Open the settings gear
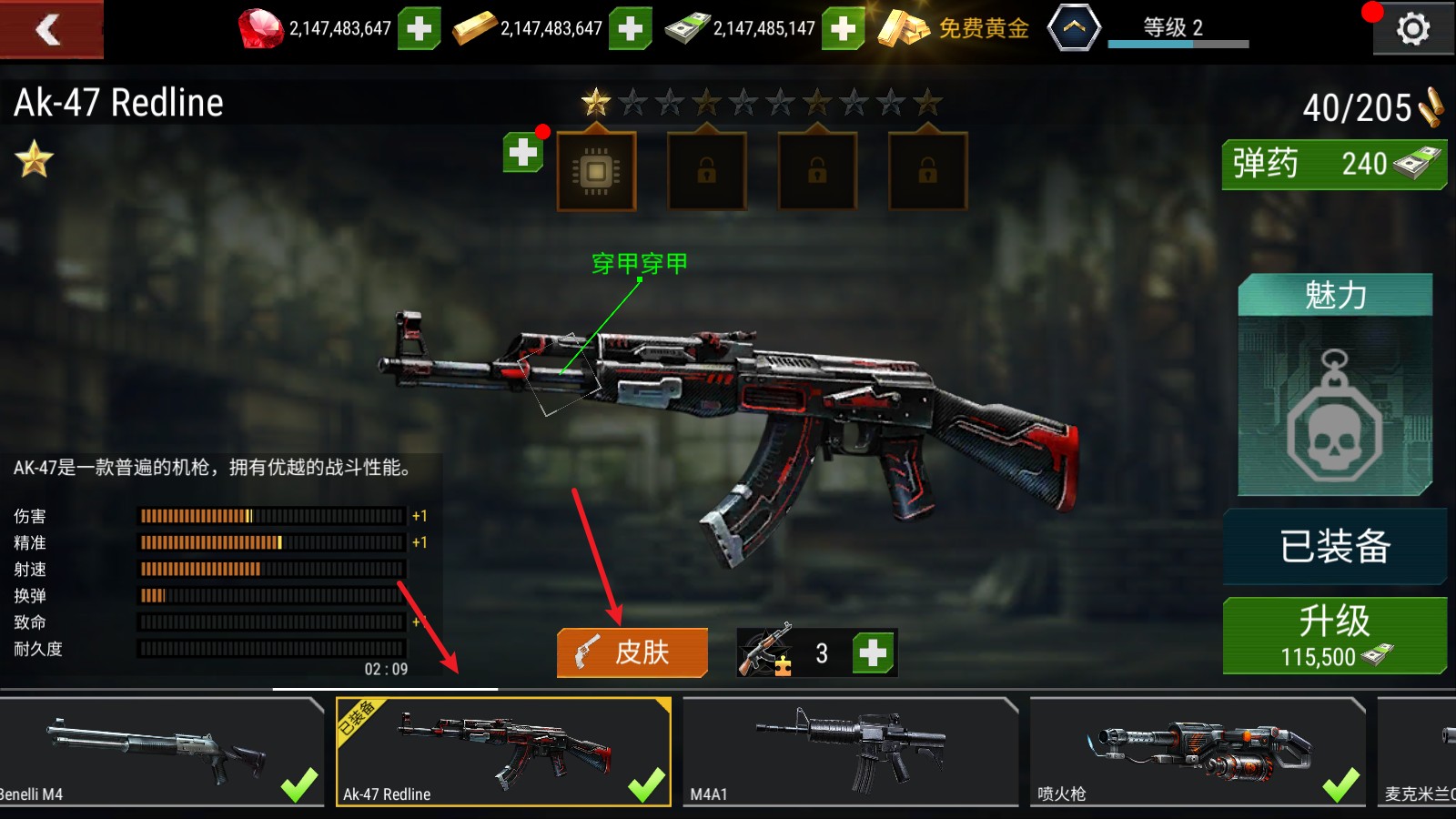This screenshot has width=1456, height=819. (x=1412, y=30)
